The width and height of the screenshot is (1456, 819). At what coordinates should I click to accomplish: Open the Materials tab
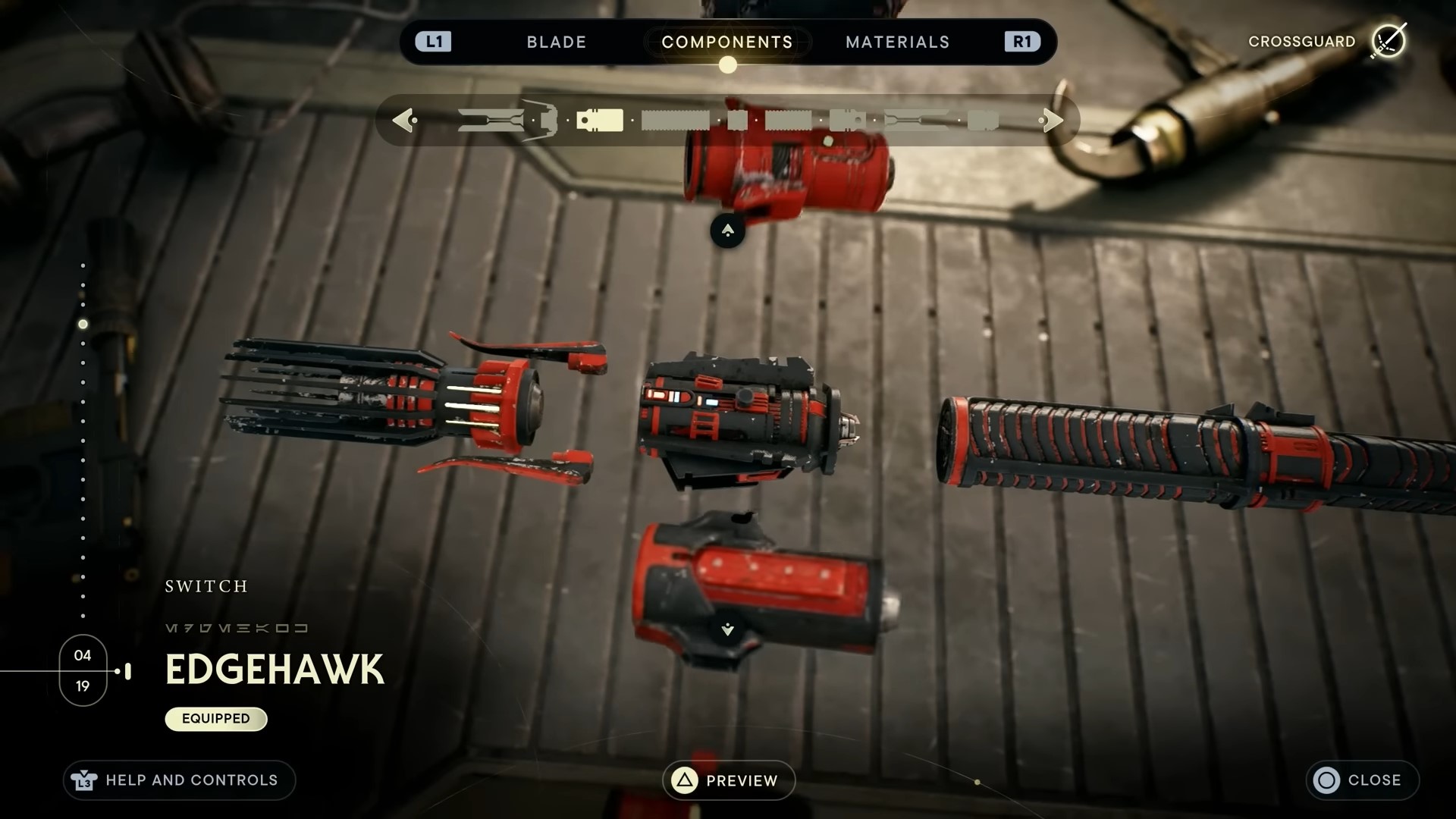[x=897, y=42]
